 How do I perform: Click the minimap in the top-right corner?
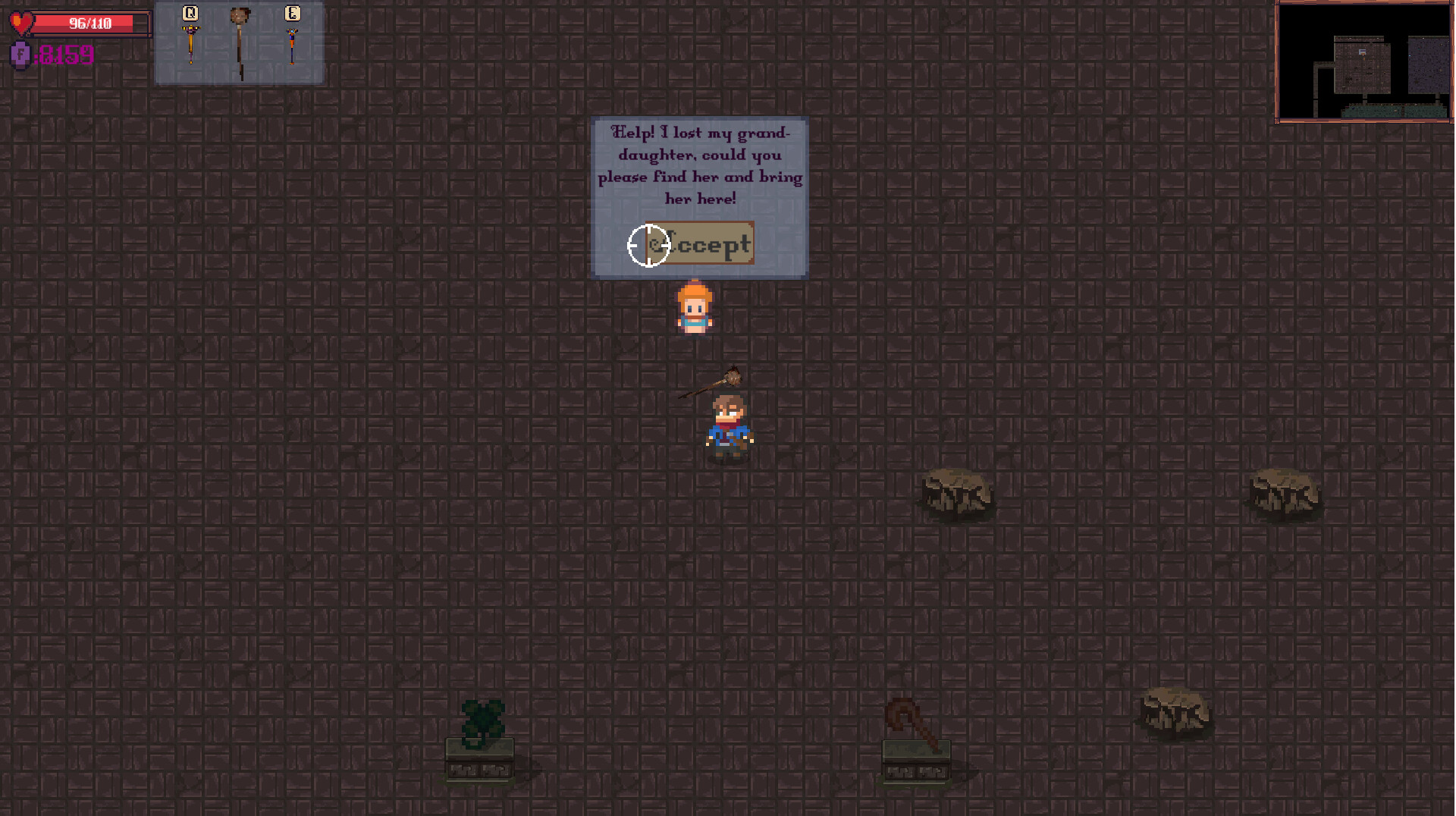tap(1363, 62)
